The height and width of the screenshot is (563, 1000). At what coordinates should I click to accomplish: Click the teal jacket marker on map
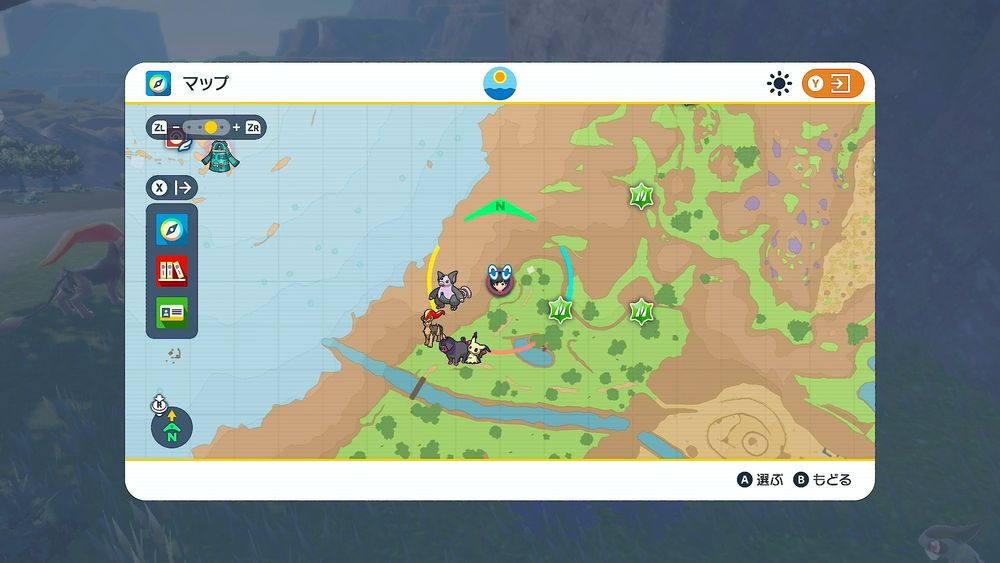(x=216, y=155)
